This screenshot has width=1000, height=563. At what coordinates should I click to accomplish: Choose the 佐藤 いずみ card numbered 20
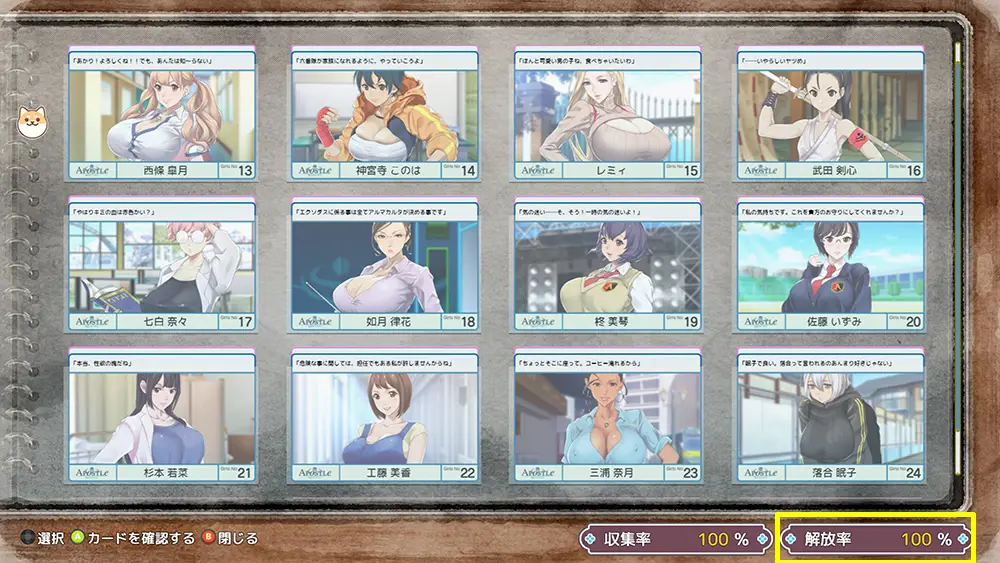pos(830,266)
